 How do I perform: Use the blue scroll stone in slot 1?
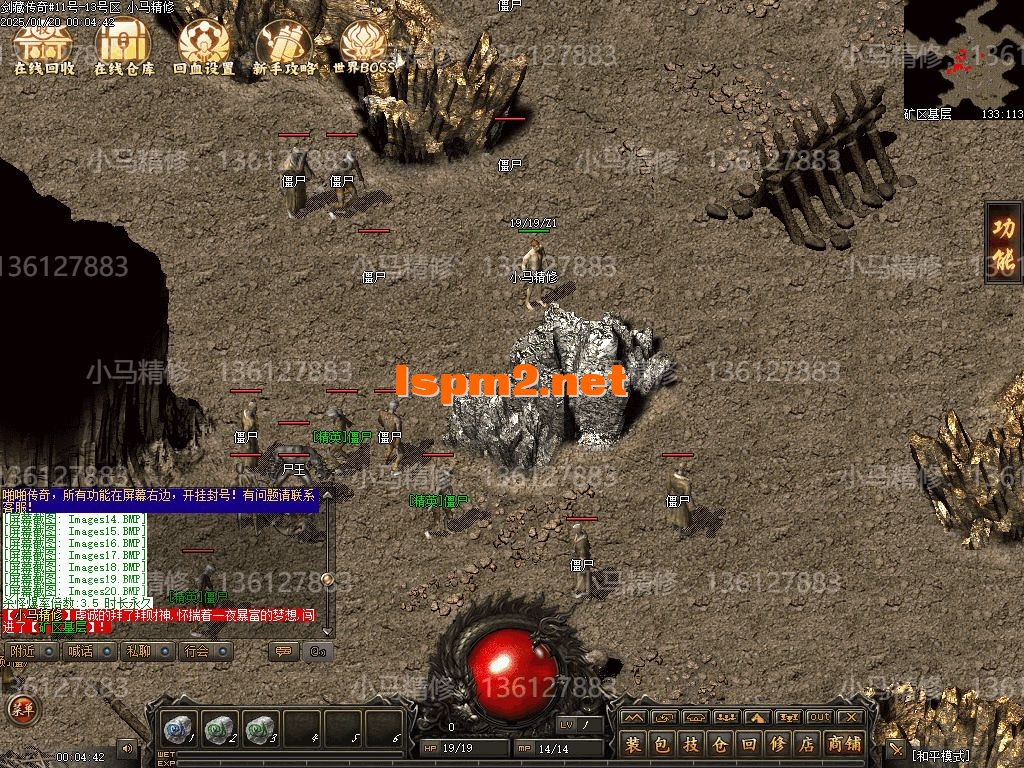[180, 728]
